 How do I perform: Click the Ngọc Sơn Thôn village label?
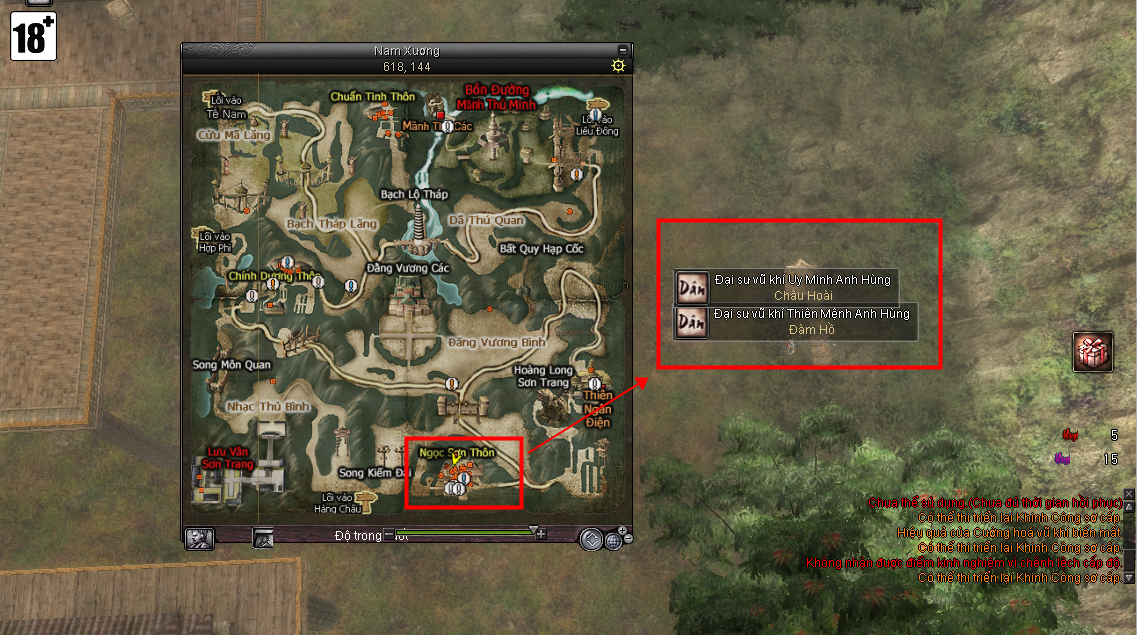pyautogui.click(x=457, y=453)
